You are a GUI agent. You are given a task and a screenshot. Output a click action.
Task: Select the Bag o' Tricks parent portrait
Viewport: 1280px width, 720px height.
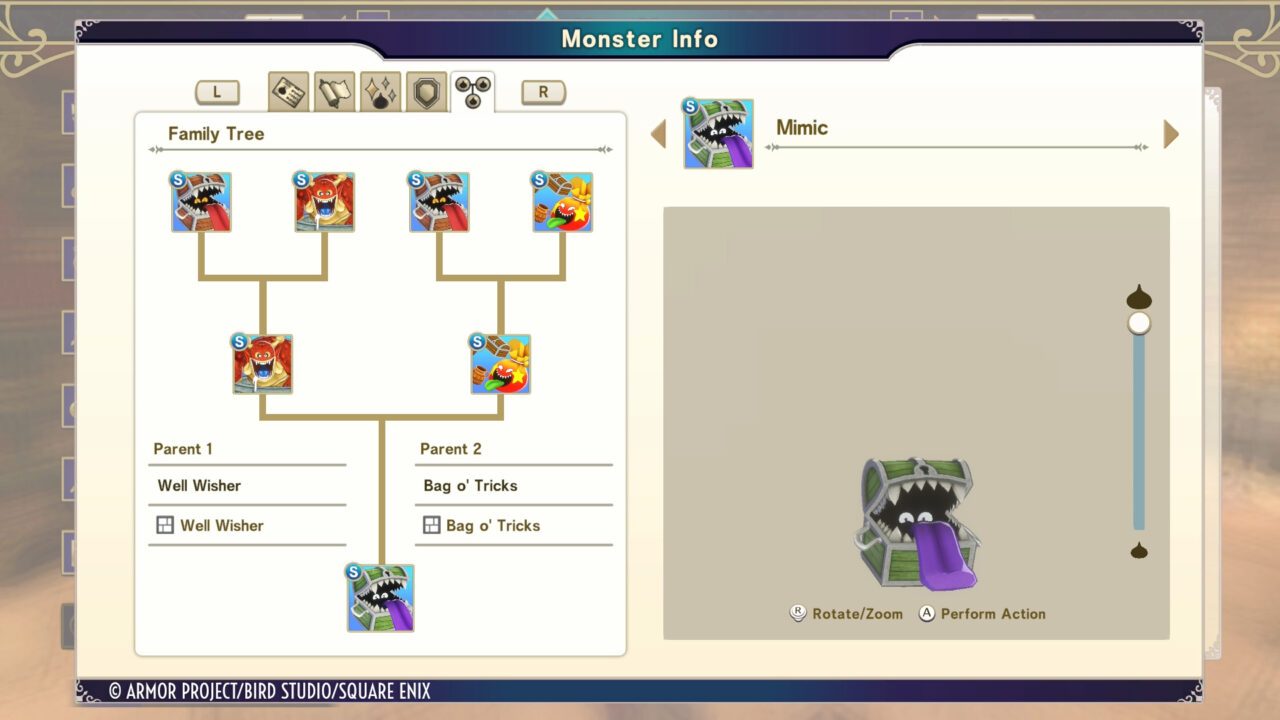click(x=500, y=364)
